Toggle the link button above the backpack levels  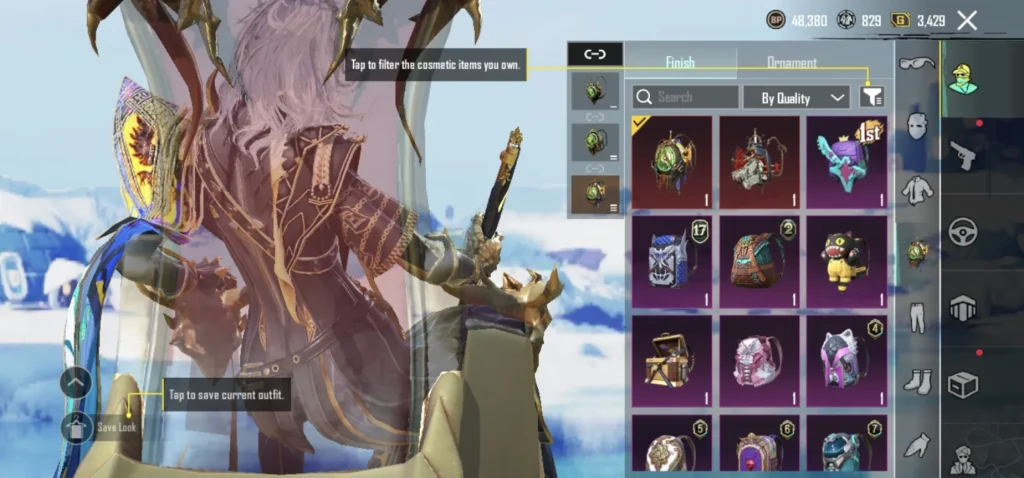(595, 55)
